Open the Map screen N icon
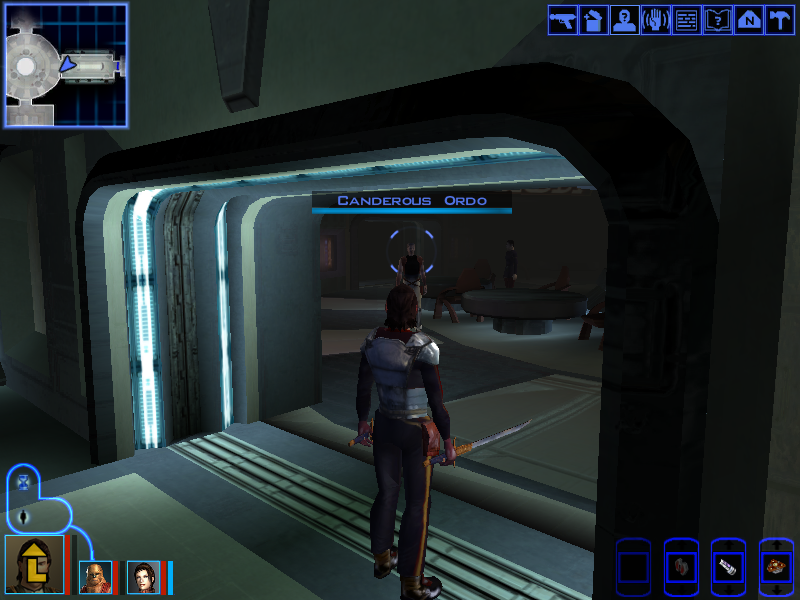The width and height of the screenshot is (800, 600). (748, 20)
